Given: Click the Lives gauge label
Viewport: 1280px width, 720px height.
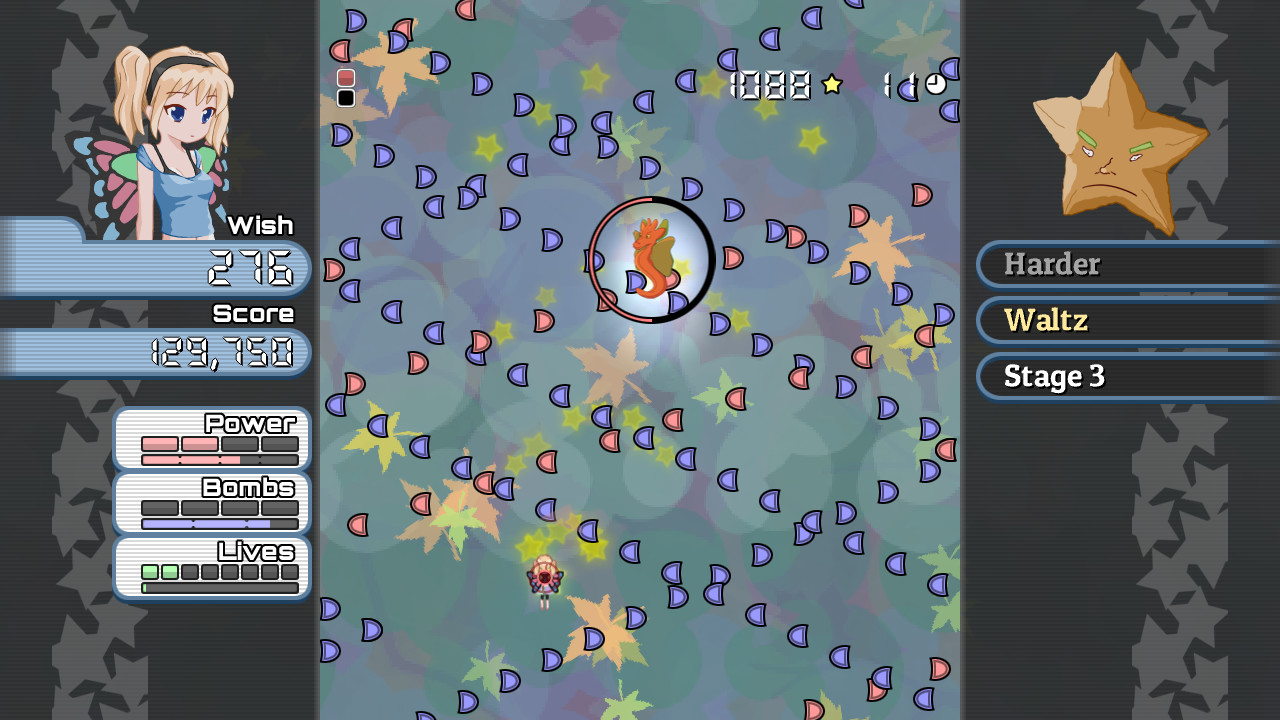Looking at the screenshot, I should (253, 552).
